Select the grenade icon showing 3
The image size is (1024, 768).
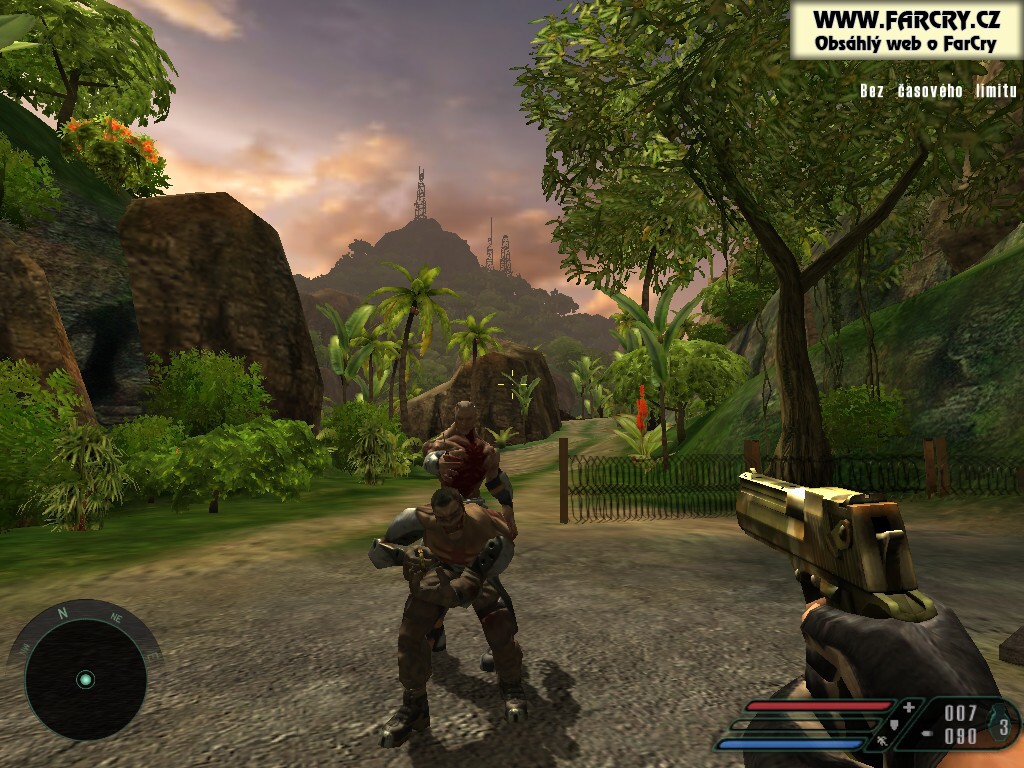tap(1003, 724)
